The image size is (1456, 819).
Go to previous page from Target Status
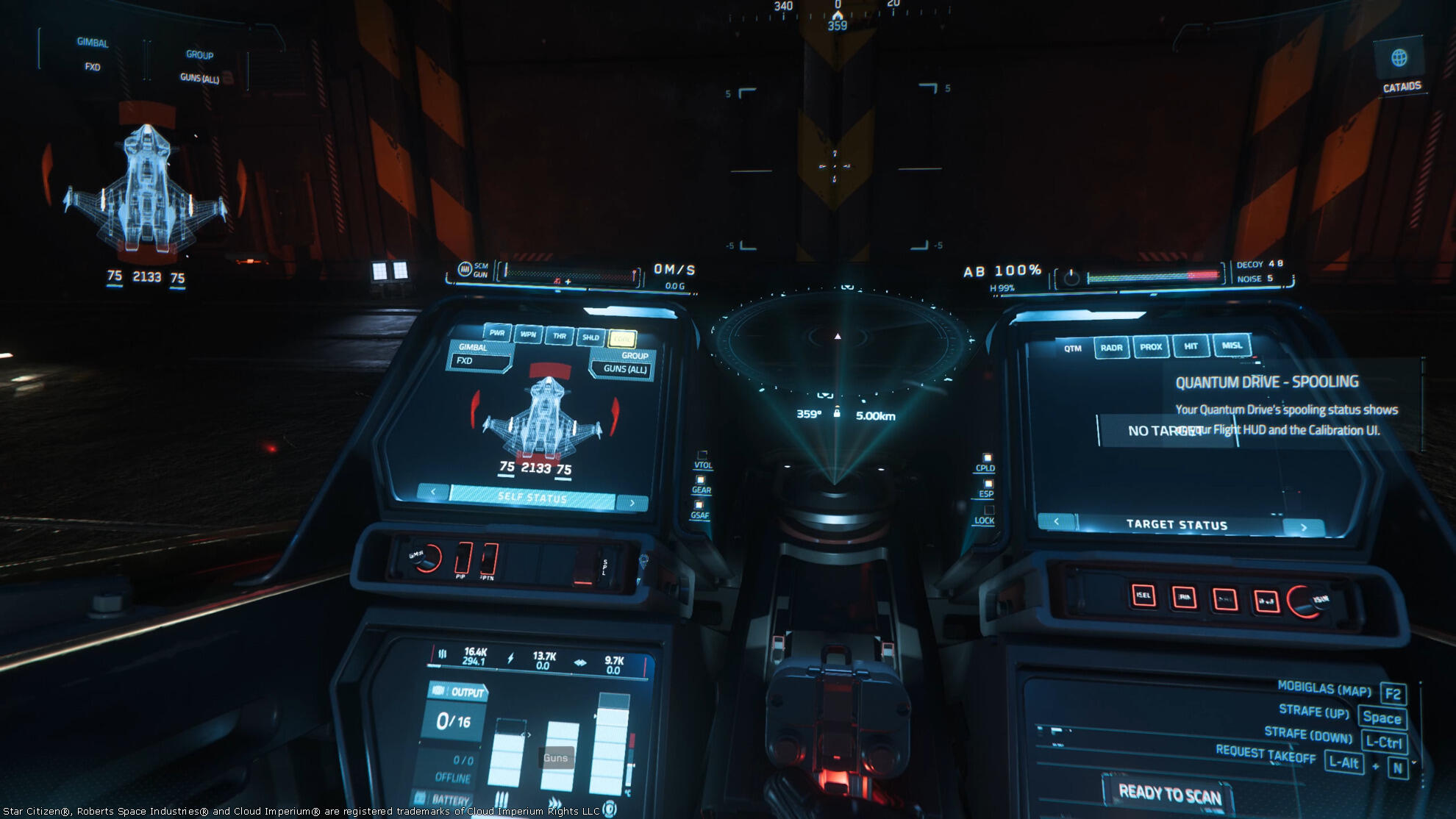pos(1057,522)
